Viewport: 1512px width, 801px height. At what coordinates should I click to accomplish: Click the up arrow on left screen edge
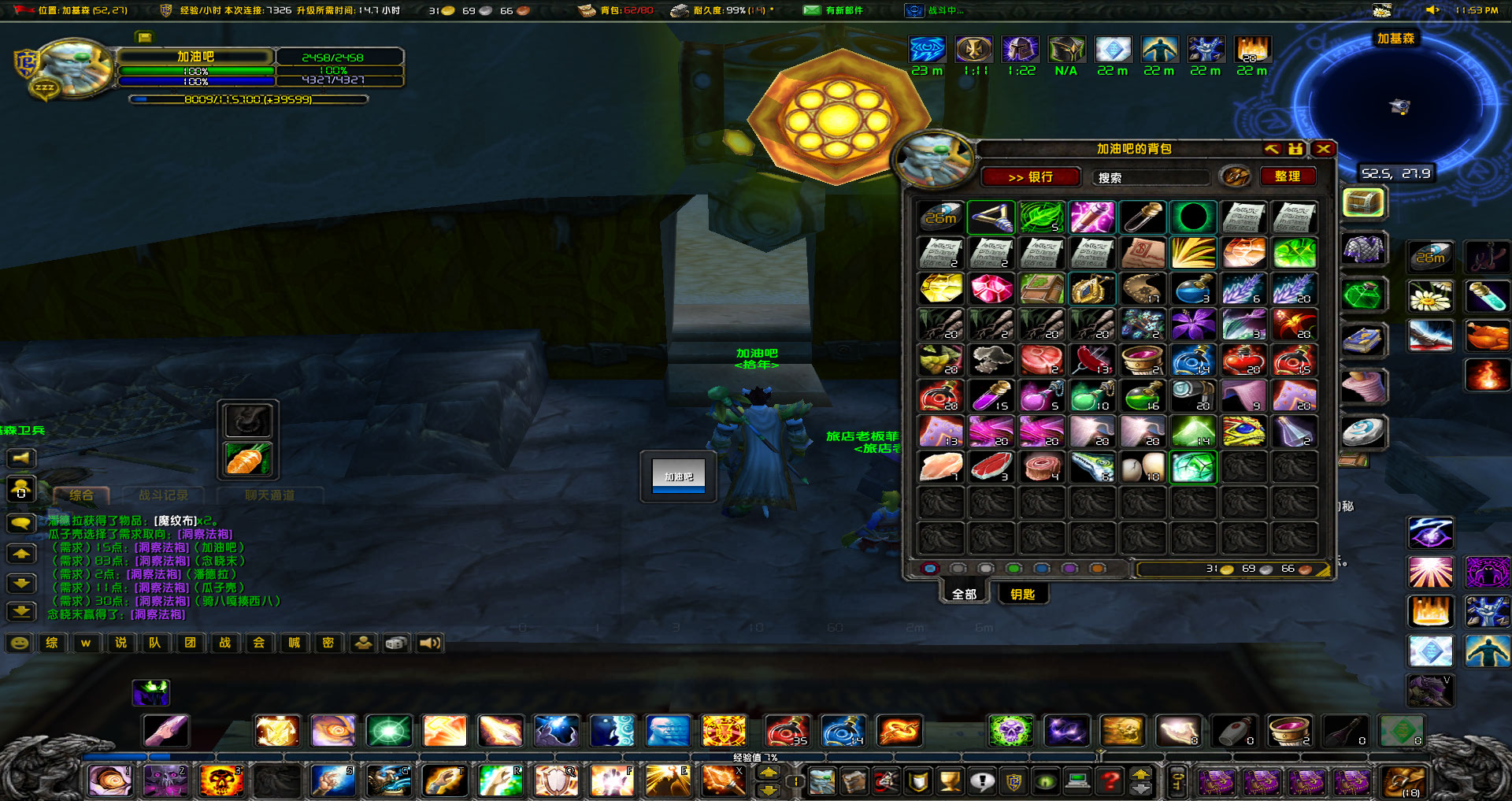21,554
